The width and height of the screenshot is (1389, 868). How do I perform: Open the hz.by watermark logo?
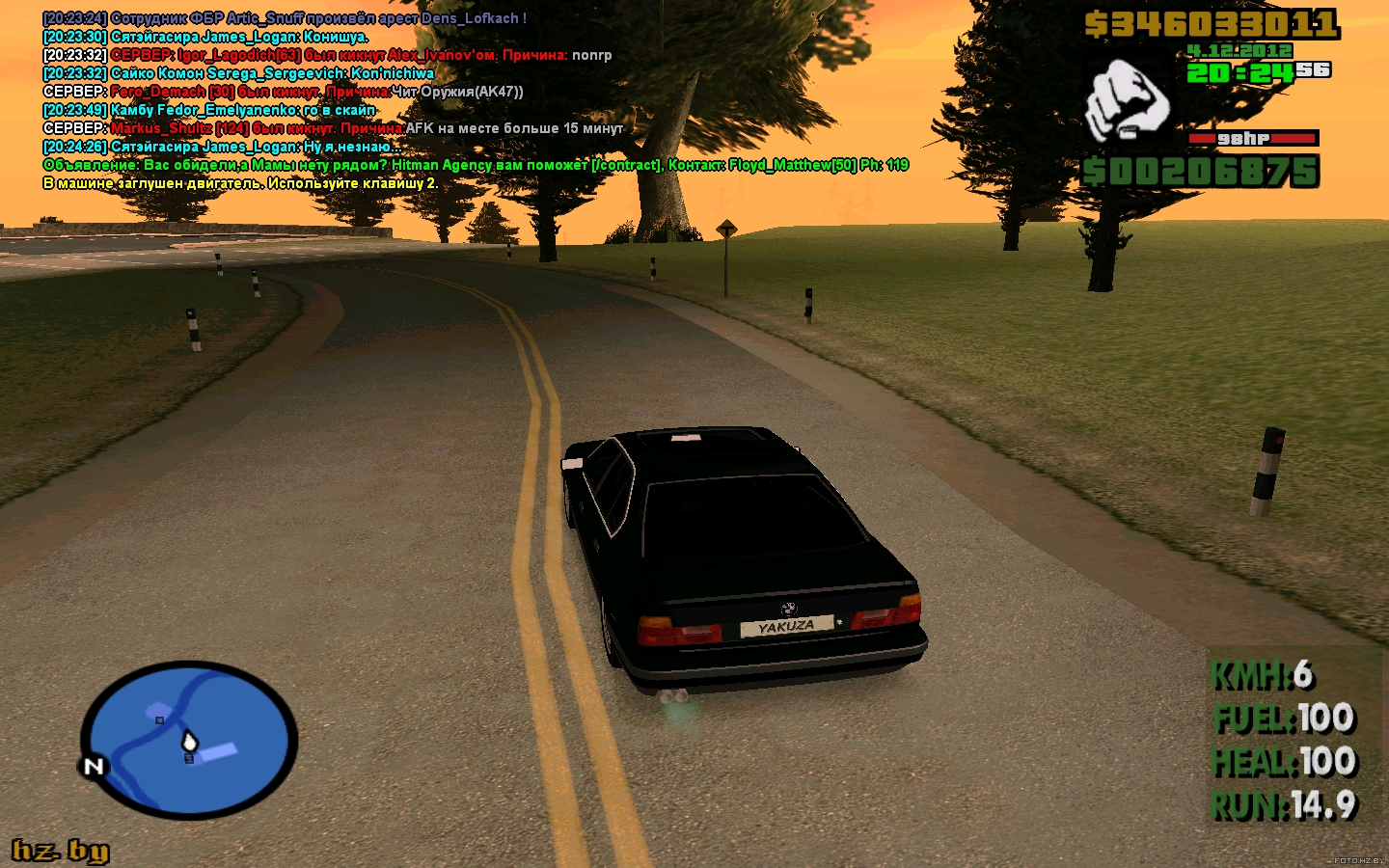tap(60, 850)
